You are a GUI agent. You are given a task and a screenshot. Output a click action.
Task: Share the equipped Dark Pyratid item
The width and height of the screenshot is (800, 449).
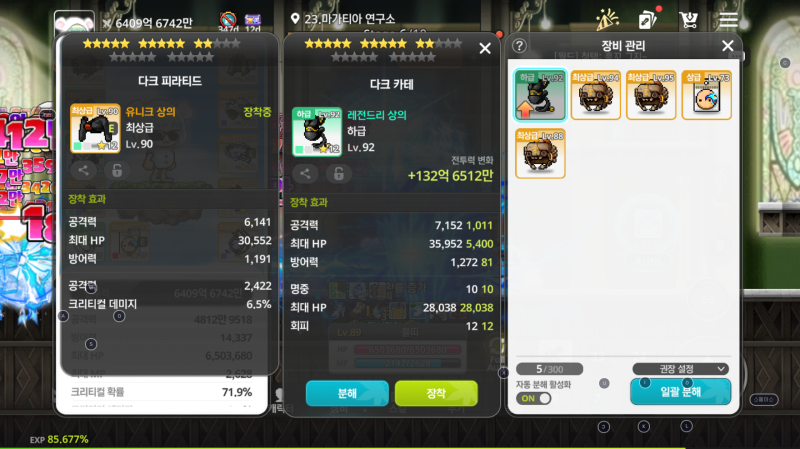pyautogui.click(x=85, y=171)
